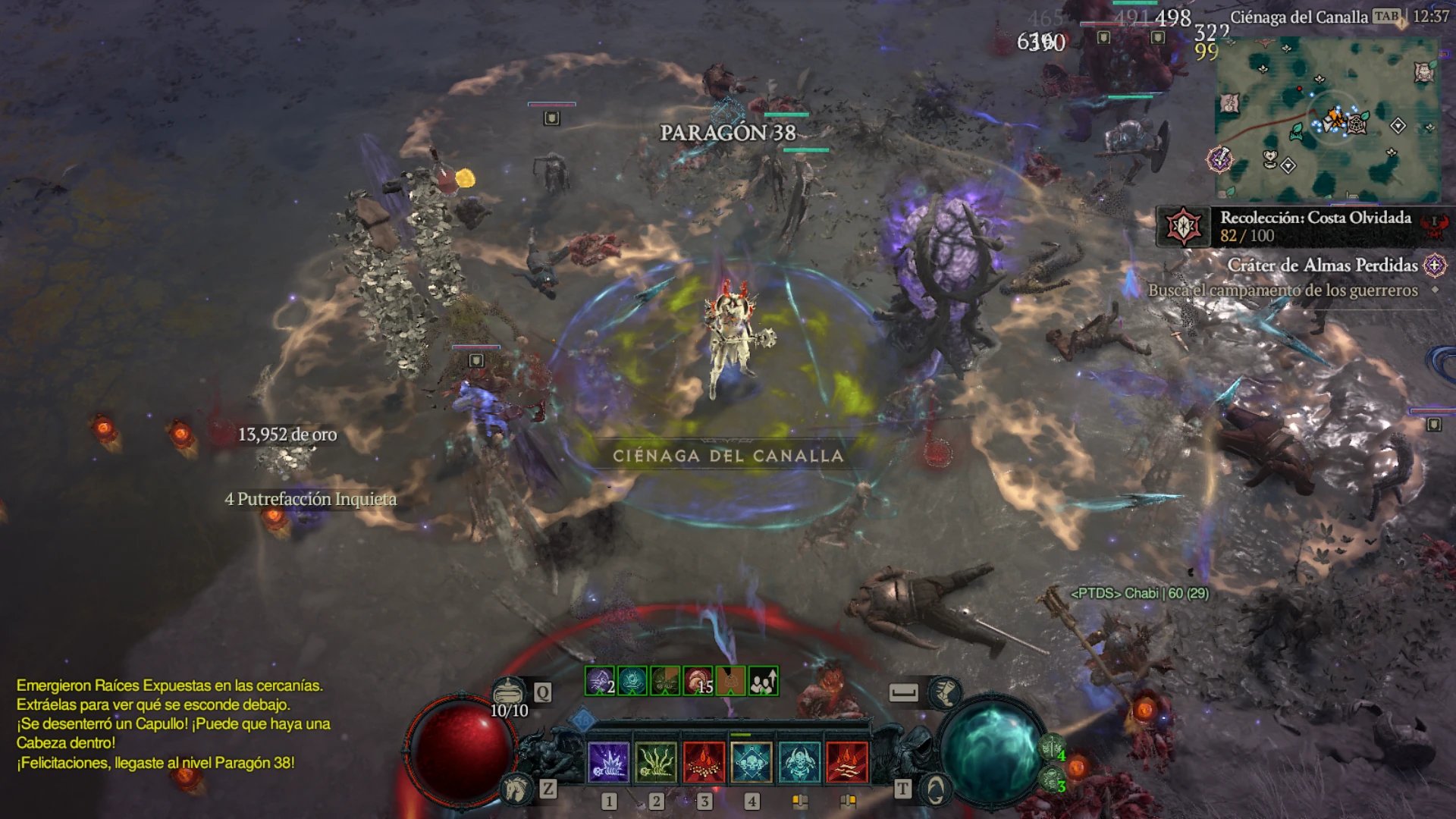This screenshot has width=1456, height=819.
Task: Open the minimap of Ciénaga del Canalla
Action: 1327,118
